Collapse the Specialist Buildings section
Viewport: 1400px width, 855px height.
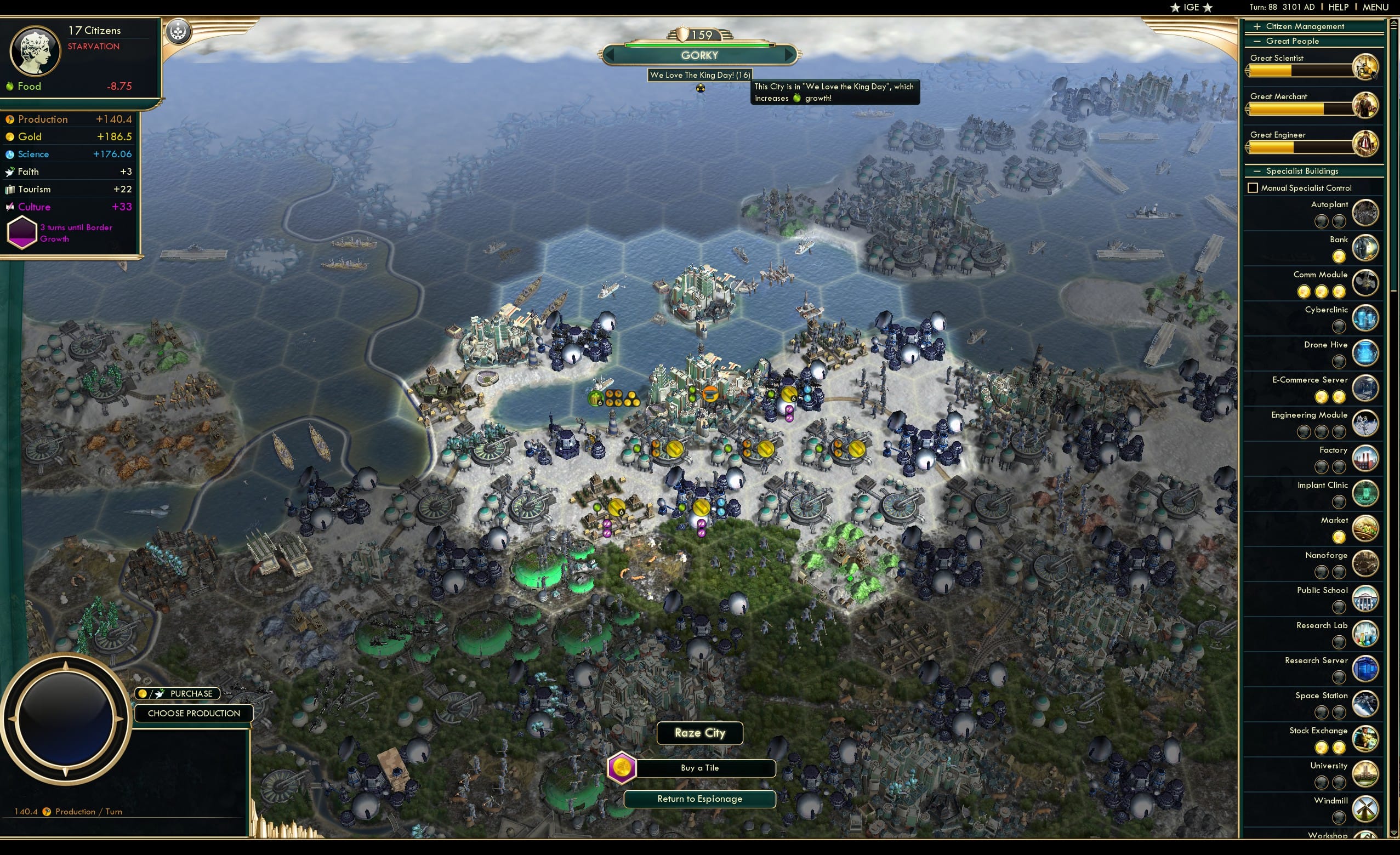click(1257, 171)
